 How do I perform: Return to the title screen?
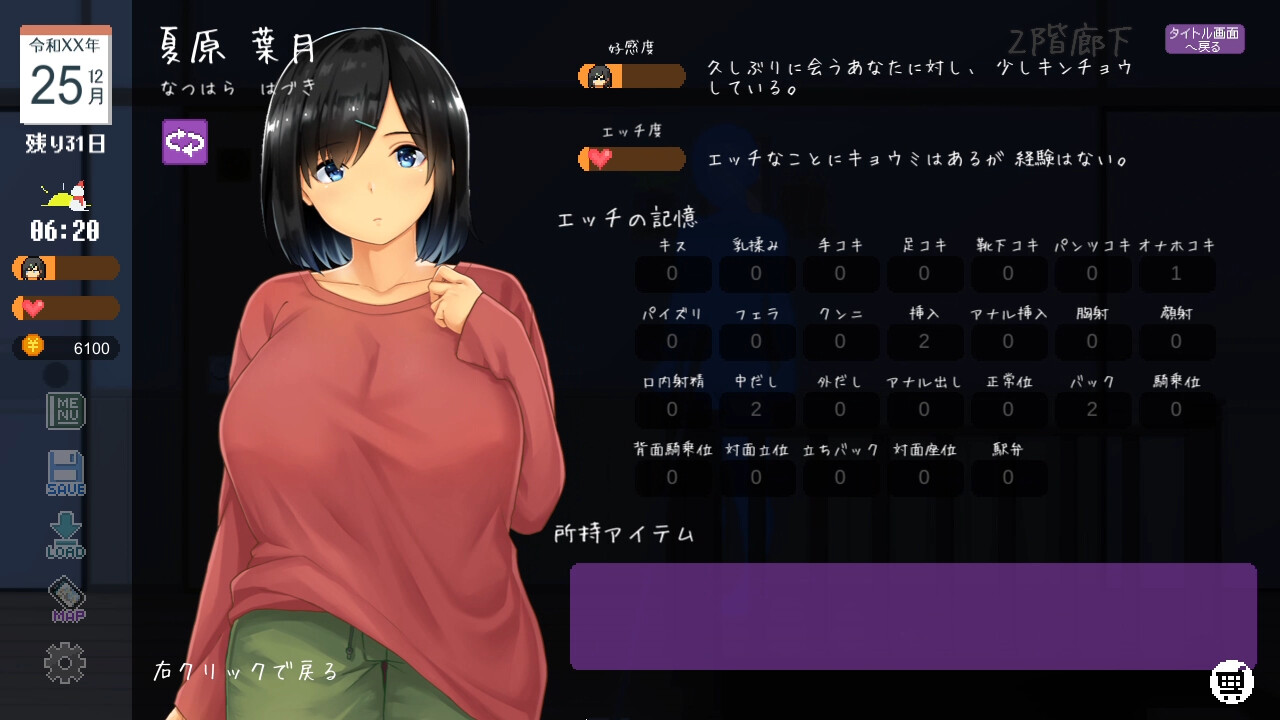[1204, 39]
